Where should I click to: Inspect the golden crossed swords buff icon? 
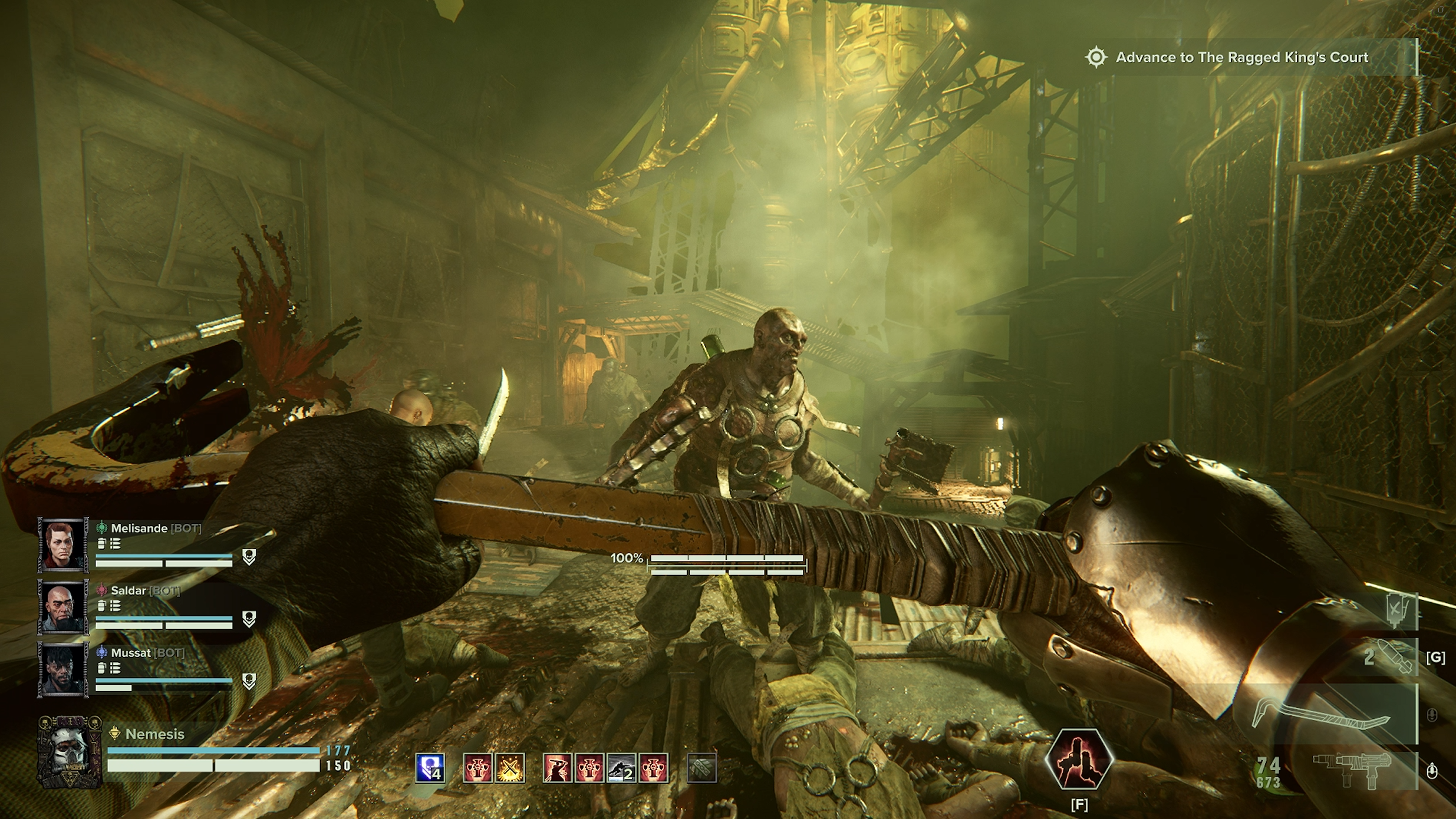tap(510, 768)
